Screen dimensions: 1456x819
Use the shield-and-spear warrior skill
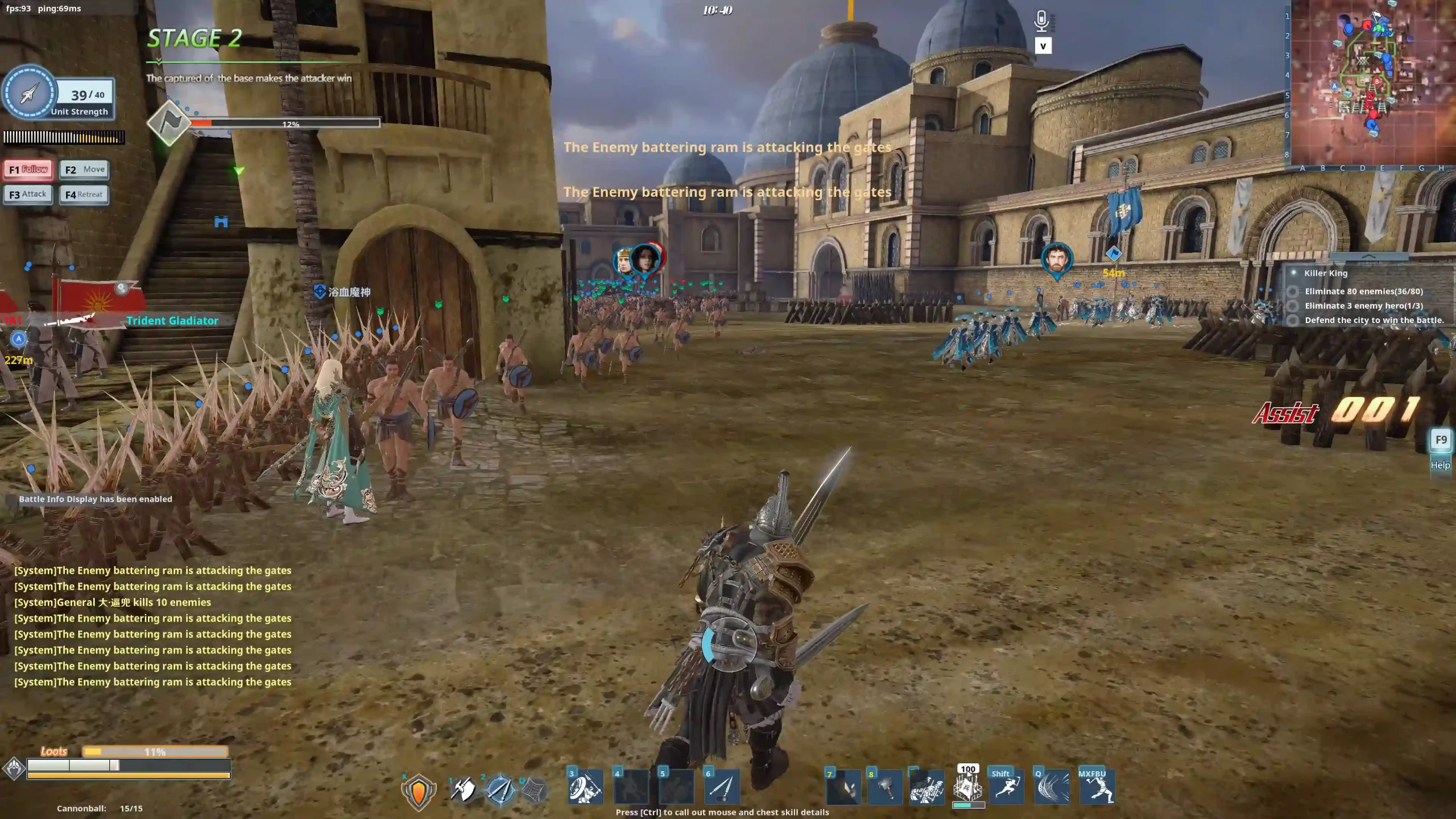pyautogui.click(x=586, y=788)
